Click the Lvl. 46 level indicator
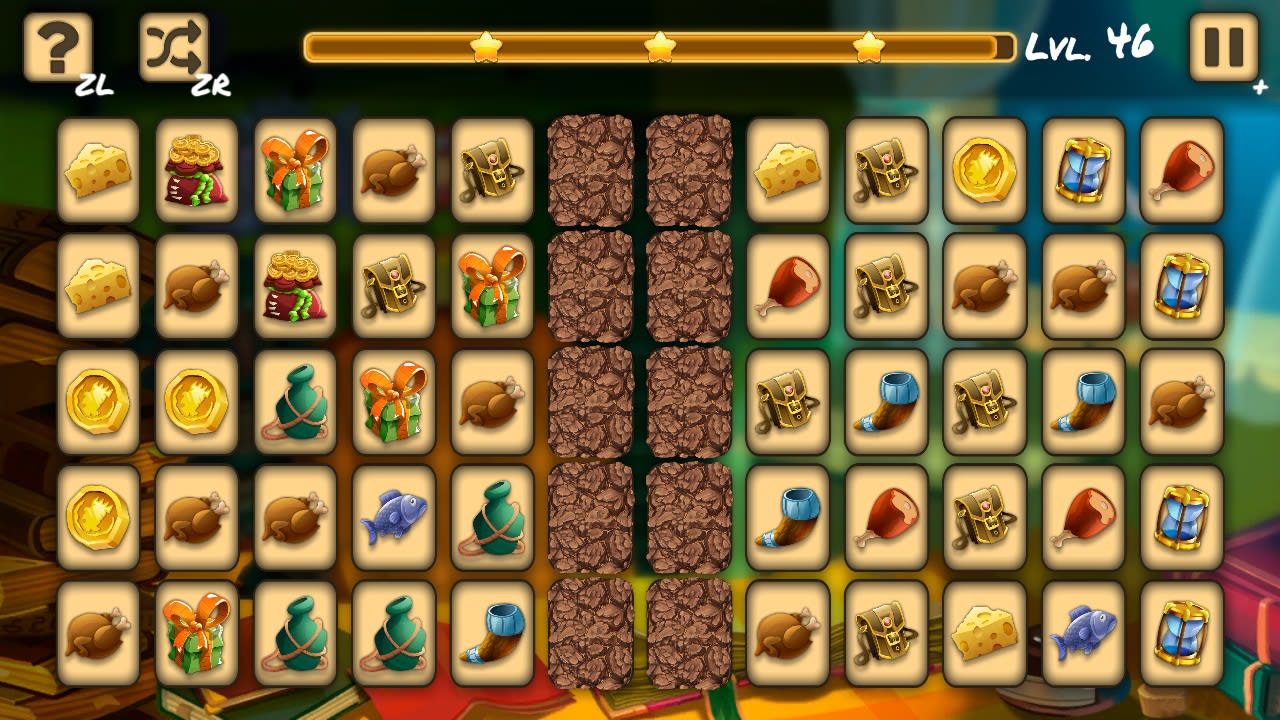 coord(1090,44)
